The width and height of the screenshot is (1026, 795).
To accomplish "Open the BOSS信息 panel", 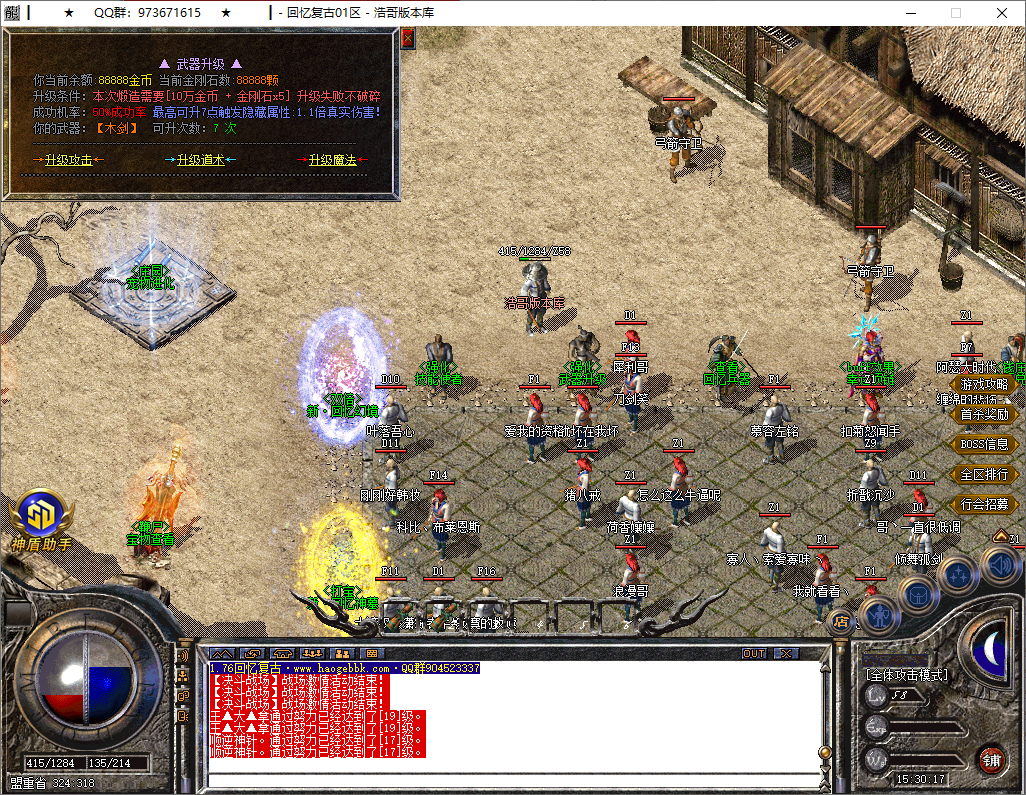I will pyautogui.click(x=984, y=444).
